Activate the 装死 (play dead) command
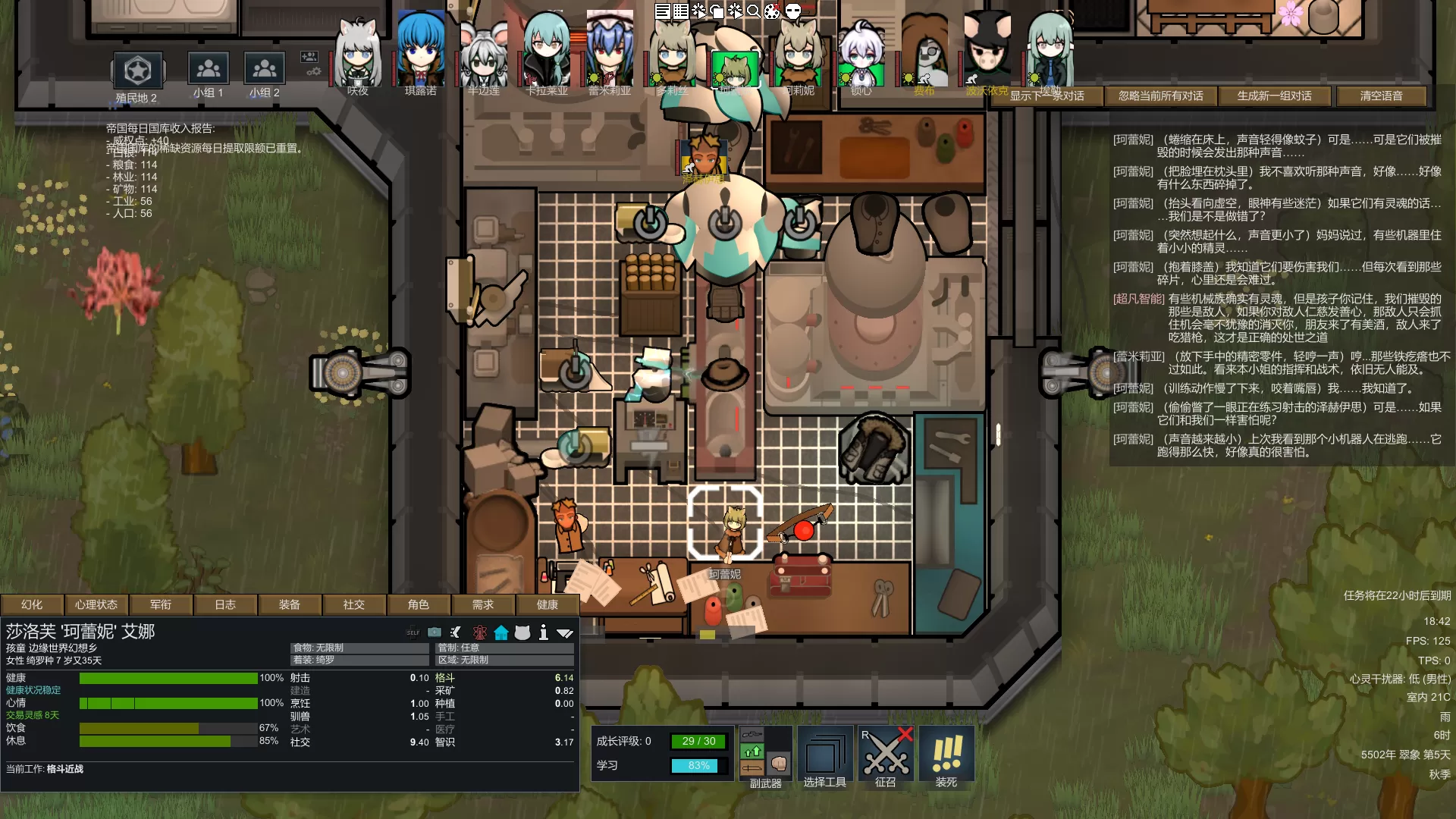Image resolution: width=1456 pixels, height=819 pixels. pos(946,757)
